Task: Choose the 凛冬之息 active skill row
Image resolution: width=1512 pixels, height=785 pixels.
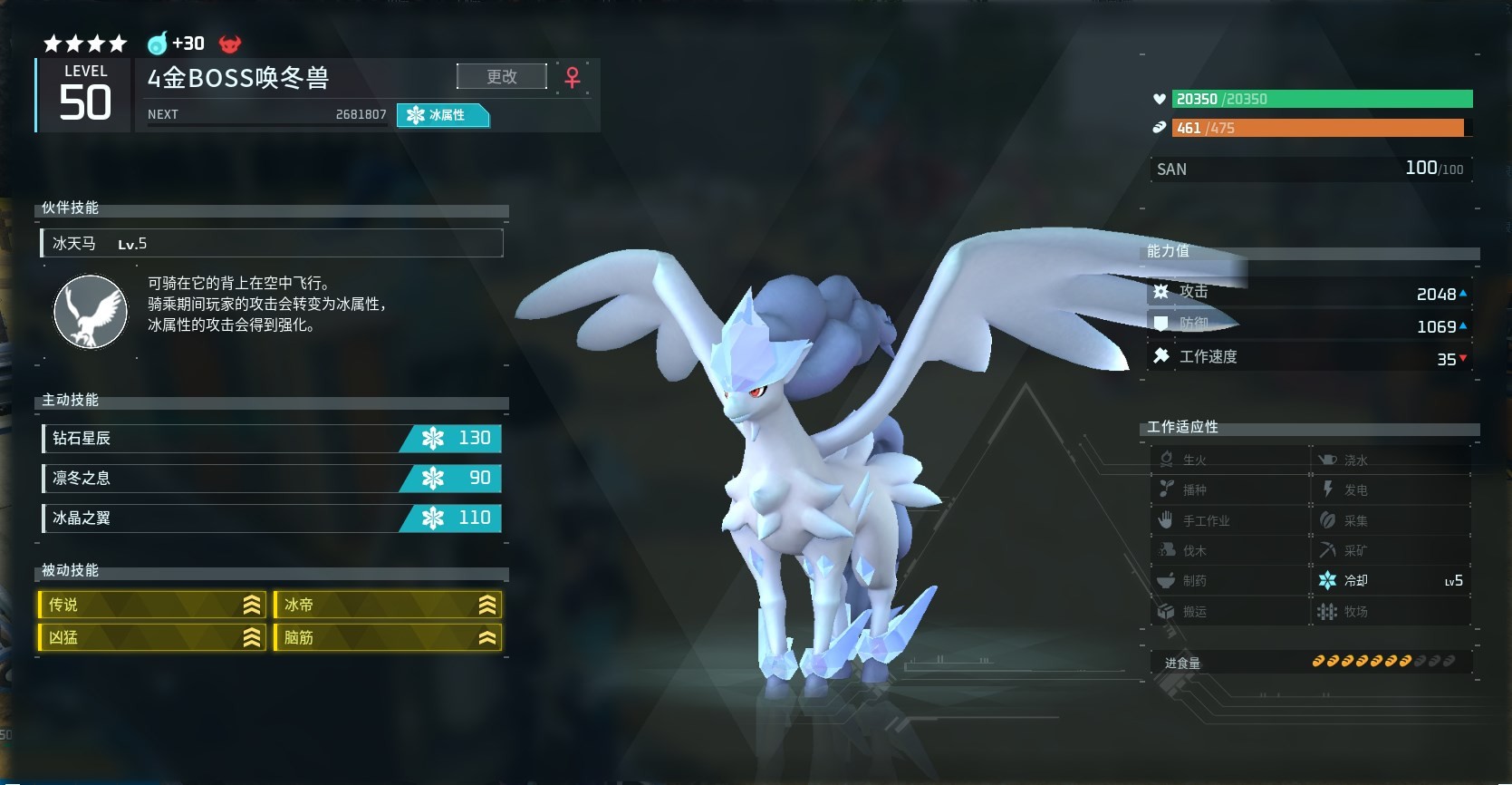Action: pyautogui.click(x=271, y=479)
